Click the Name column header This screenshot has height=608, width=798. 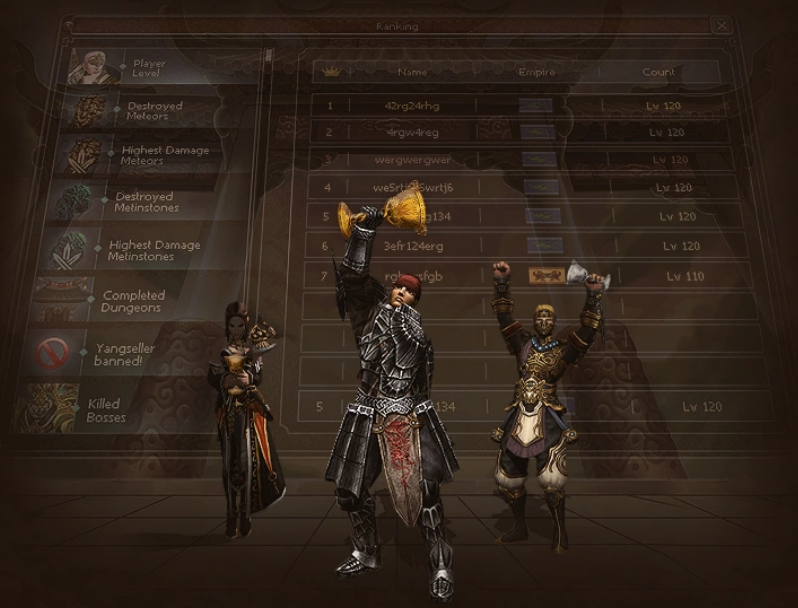click(412, 72)
